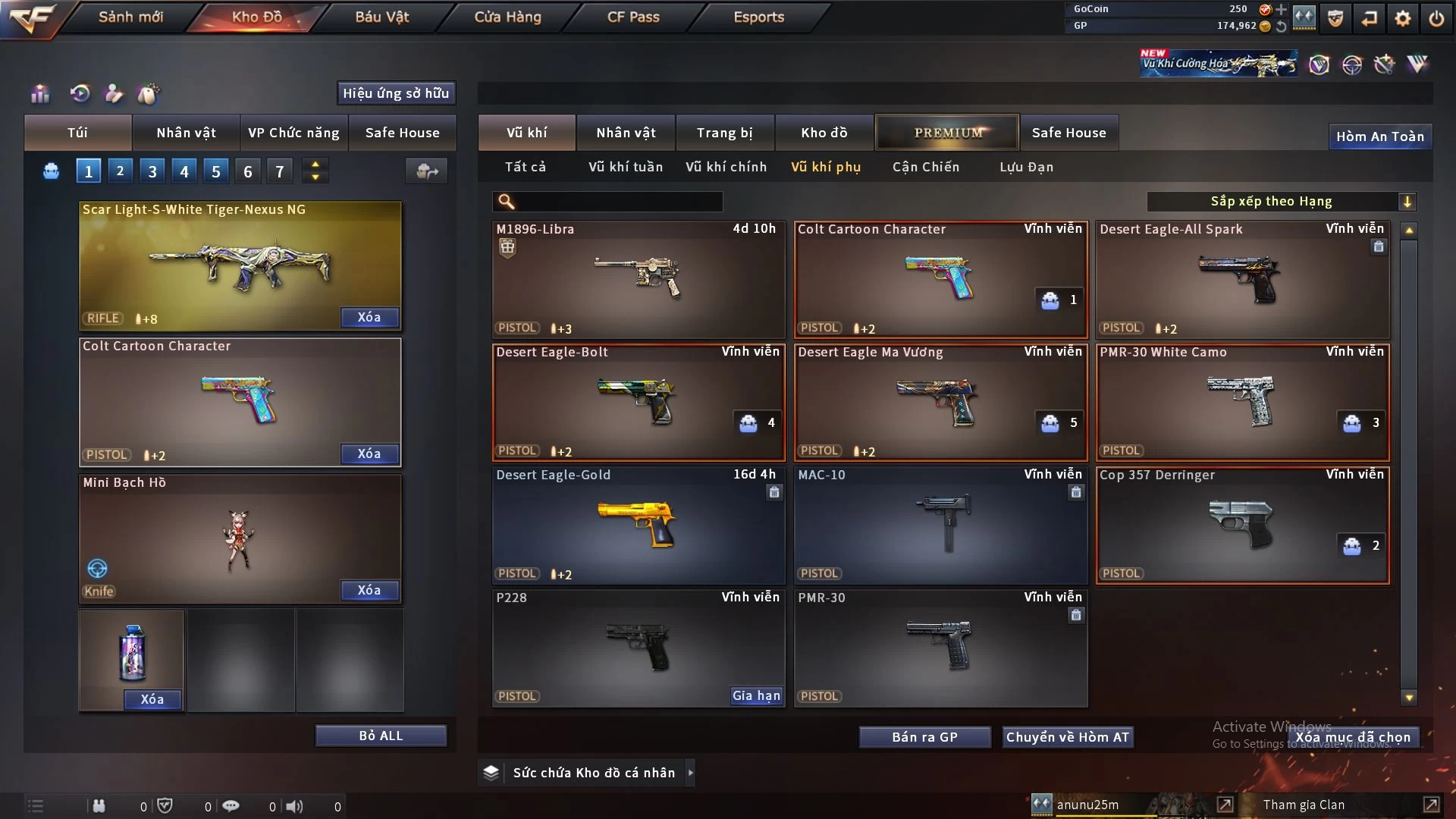This screenshot has width=1456, height=819.
Task: Pick the MAC-10 weapon tile
Action: (x=940, y=525)
